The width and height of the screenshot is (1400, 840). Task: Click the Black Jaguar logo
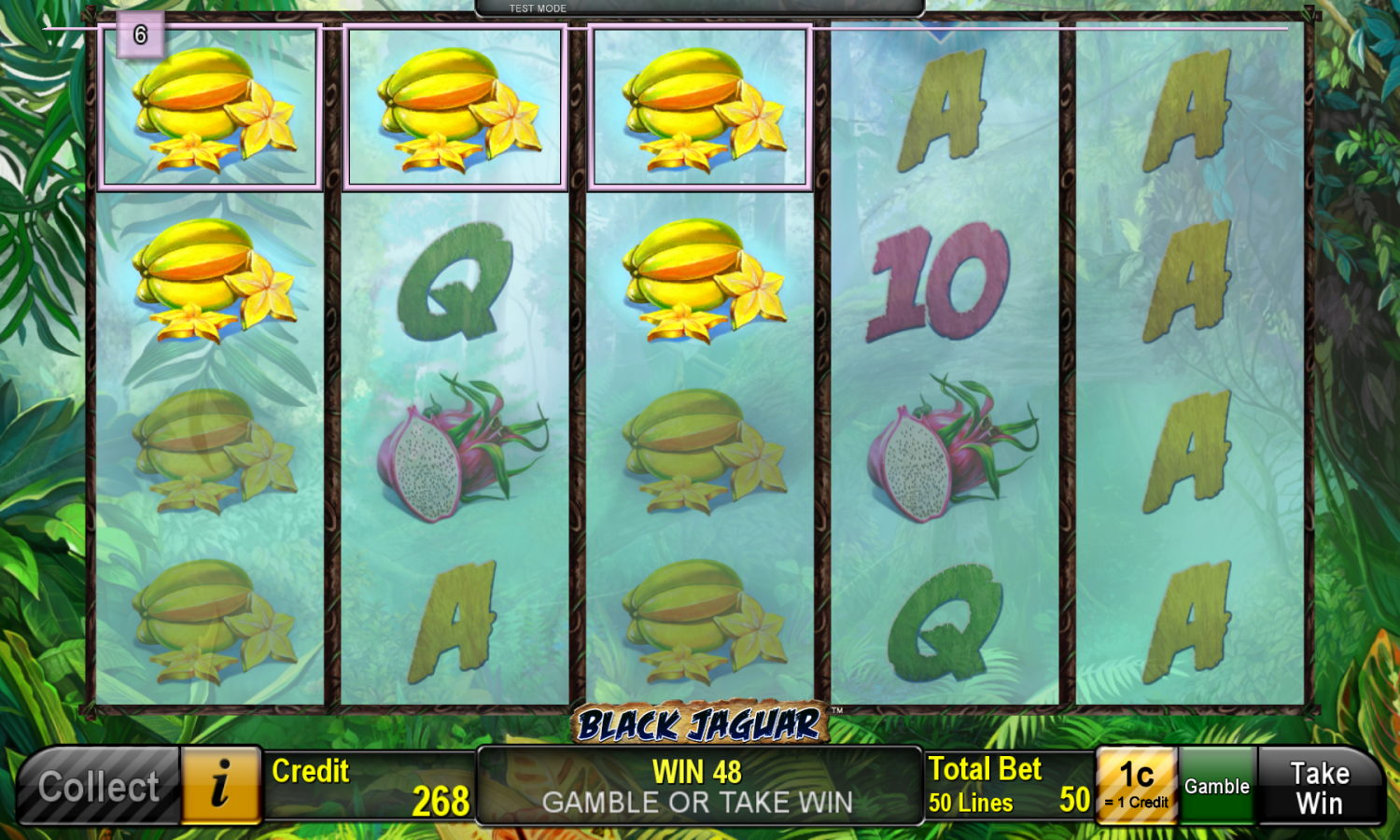(700, 721)
